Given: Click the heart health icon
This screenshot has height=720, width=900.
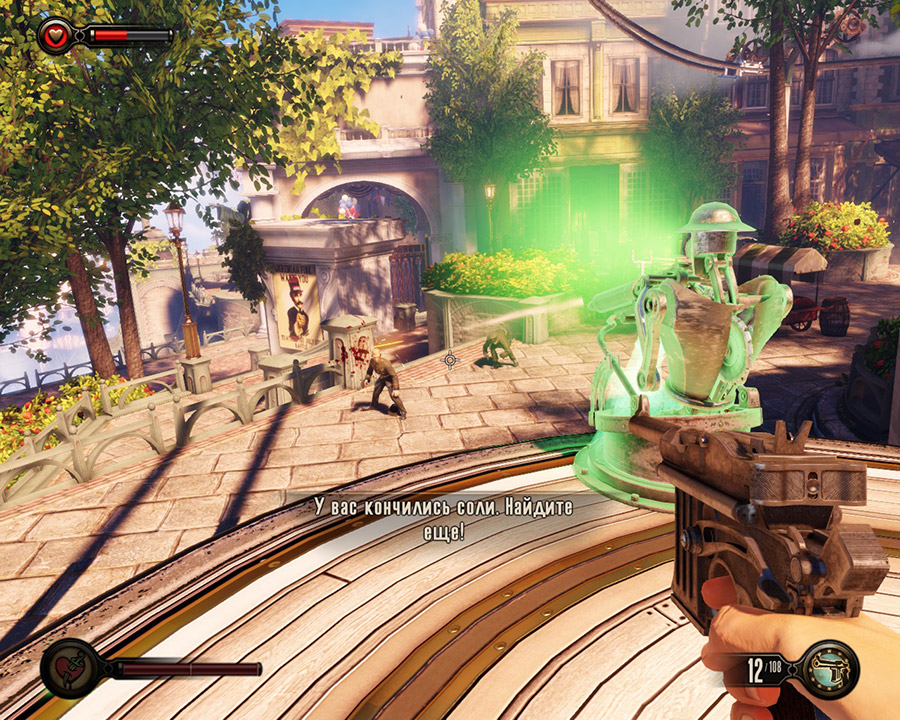Looking at the screenshot, I should point(56,36).
